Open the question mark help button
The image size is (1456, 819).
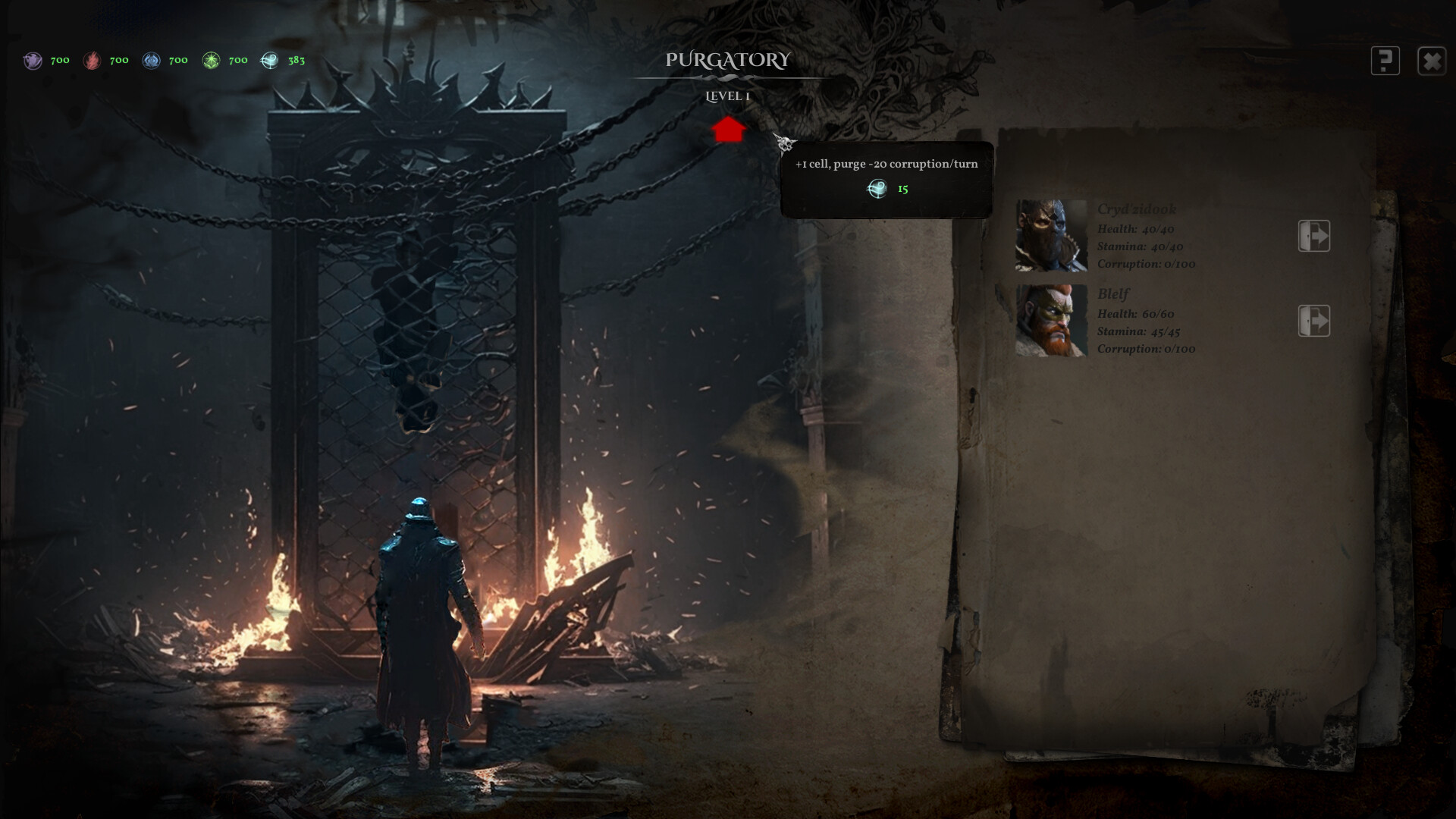1385,61
